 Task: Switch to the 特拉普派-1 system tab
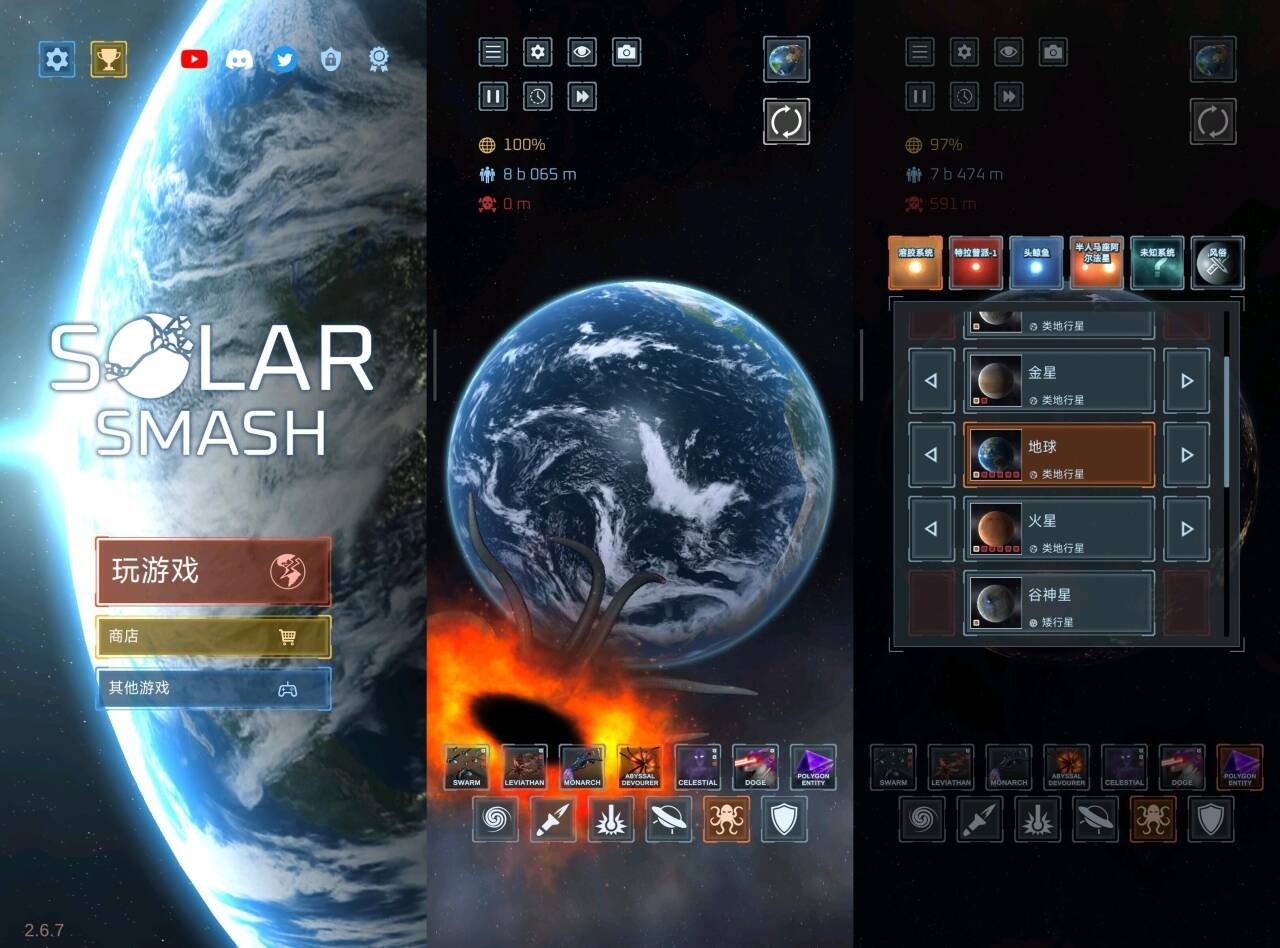(976, 263)
